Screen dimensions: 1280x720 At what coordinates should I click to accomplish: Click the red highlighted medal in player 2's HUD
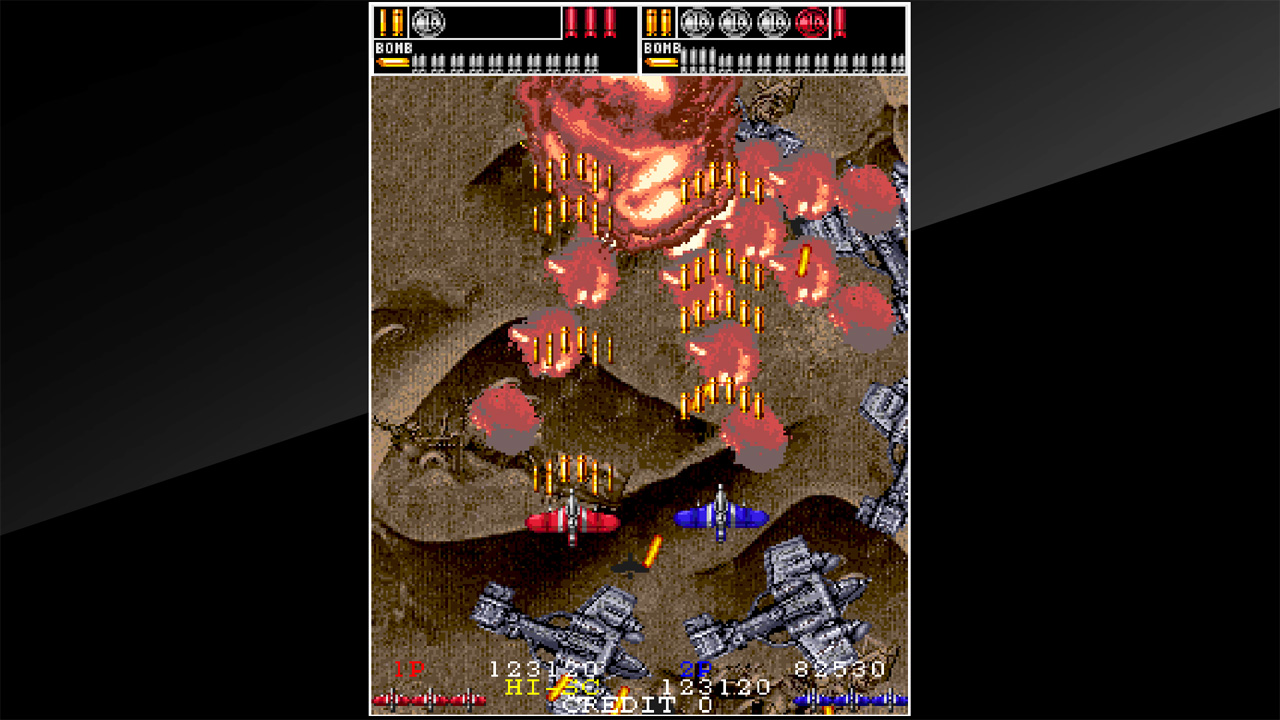[x=811, y=23]
